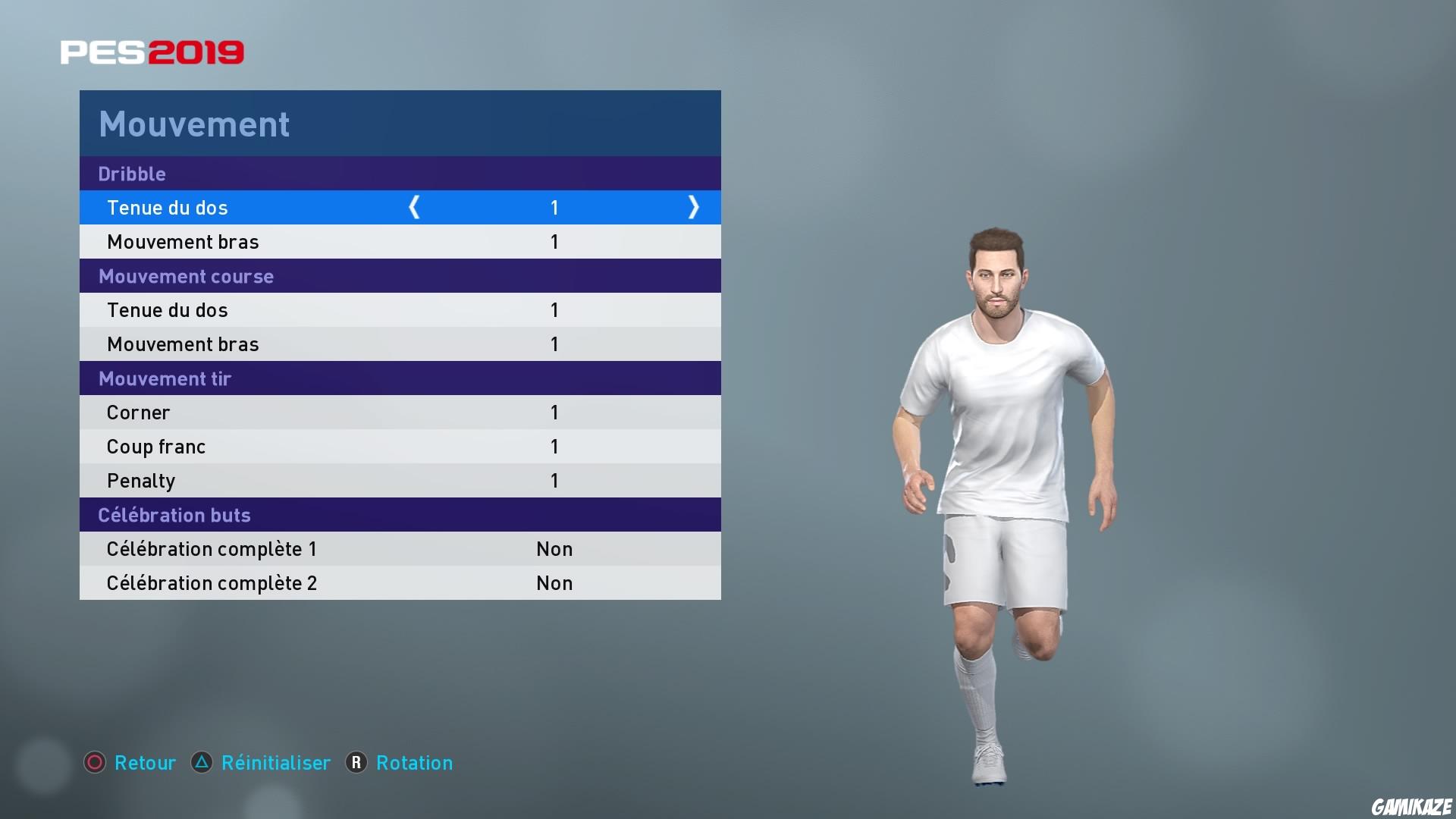Click the PES 2019 logo
The width and height of the screenshot is (1456, 819).
(151, 51)
